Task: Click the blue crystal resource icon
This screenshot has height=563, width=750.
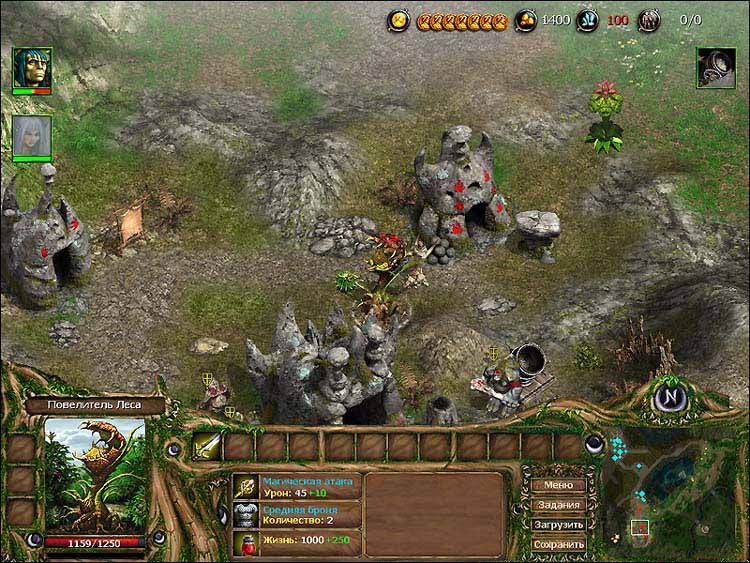Action: (x=587, y=19)
